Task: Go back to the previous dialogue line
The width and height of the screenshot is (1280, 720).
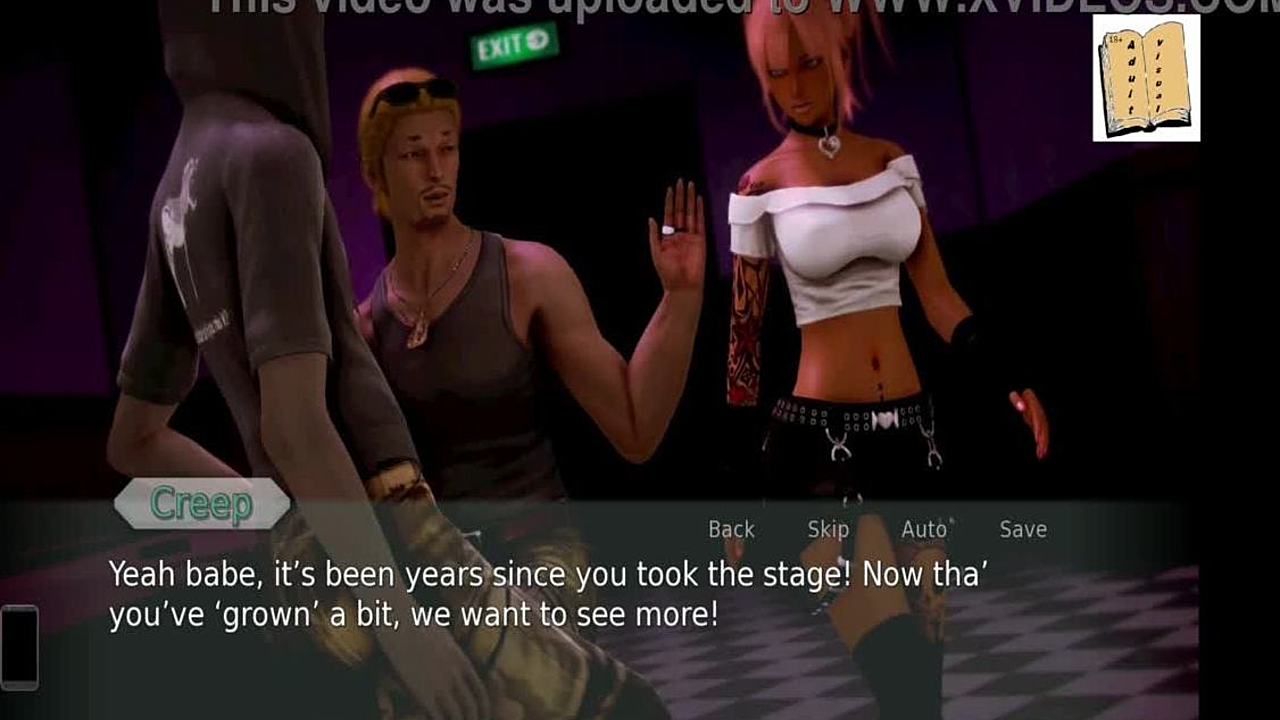Action: point(731,529)
